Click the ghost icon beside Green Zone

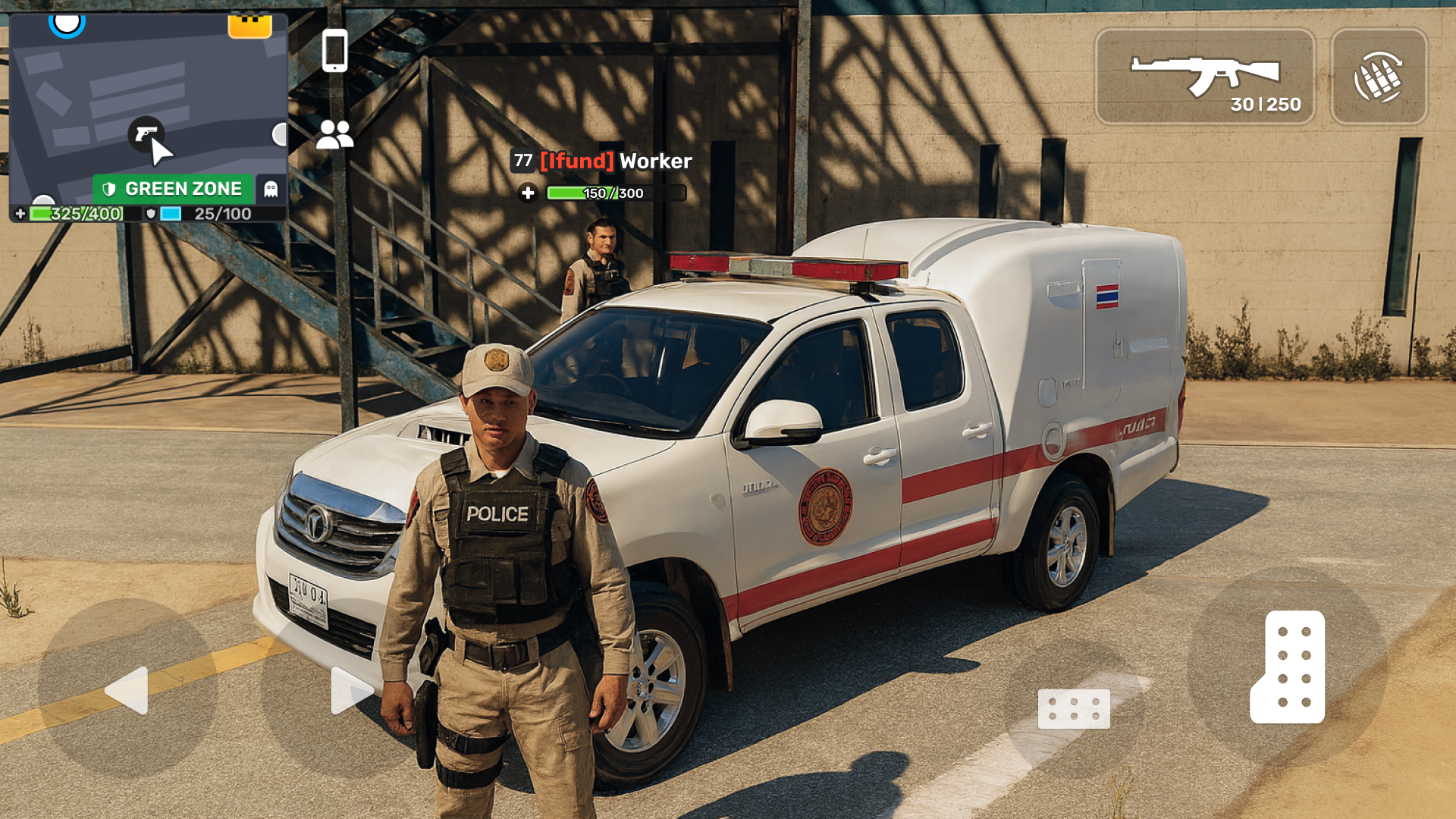(271, 189)
